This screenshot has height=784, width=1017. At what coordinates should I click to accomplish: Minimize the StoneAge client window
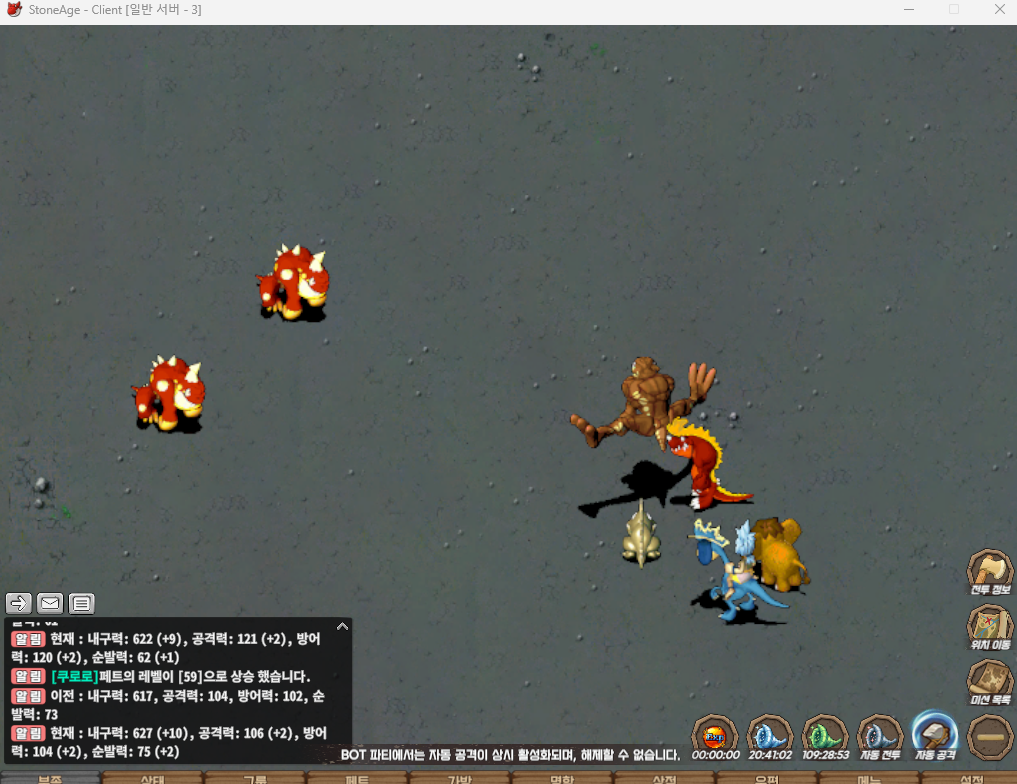(907, 10)
